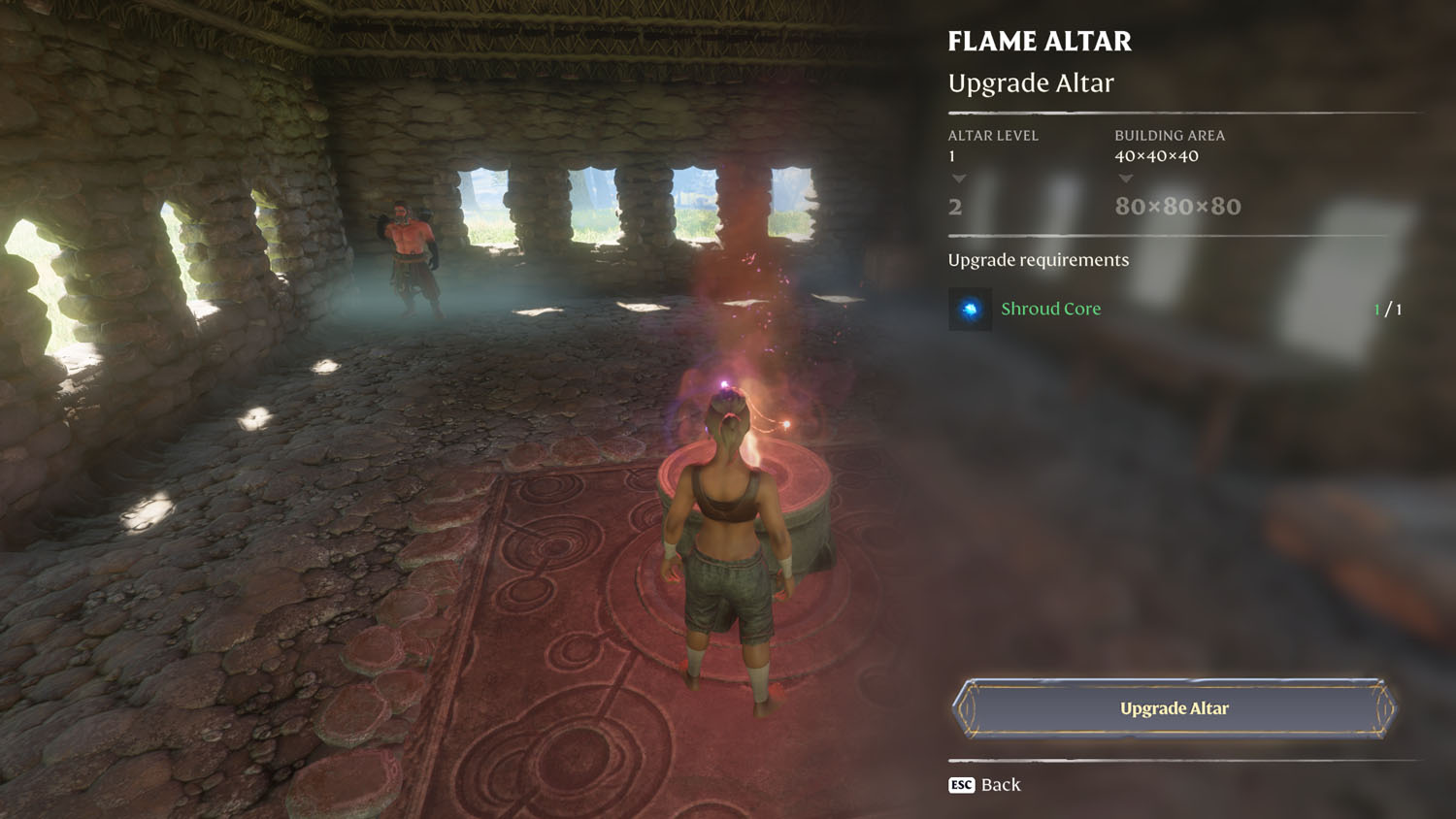The height and width of the screenshot is (819, 1456).
Task: Click the altar level value 2
Action: (x=954, y=207)
